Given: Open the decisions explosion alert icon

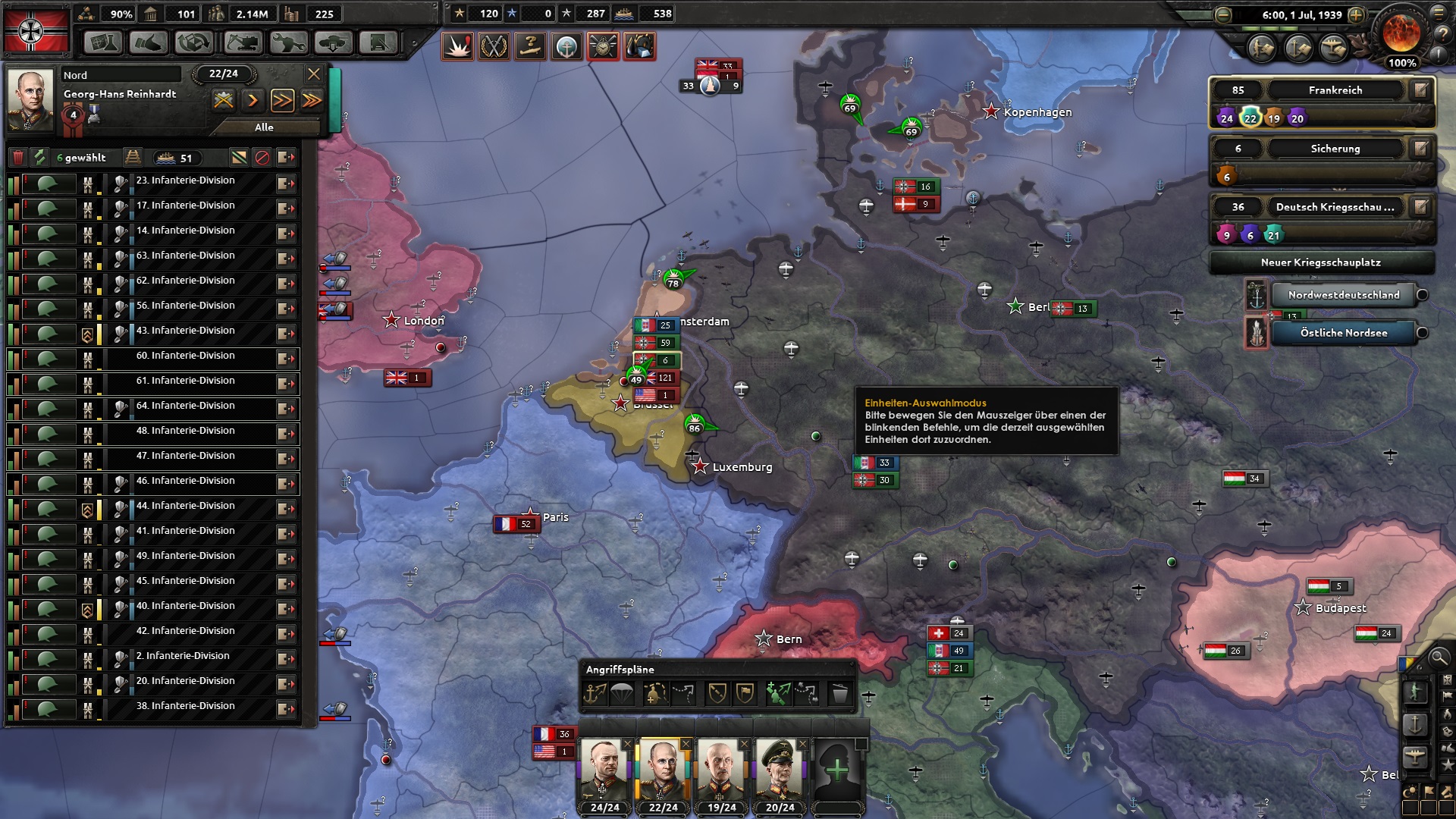Looking at the screenshot, I should tap(458, 46).
